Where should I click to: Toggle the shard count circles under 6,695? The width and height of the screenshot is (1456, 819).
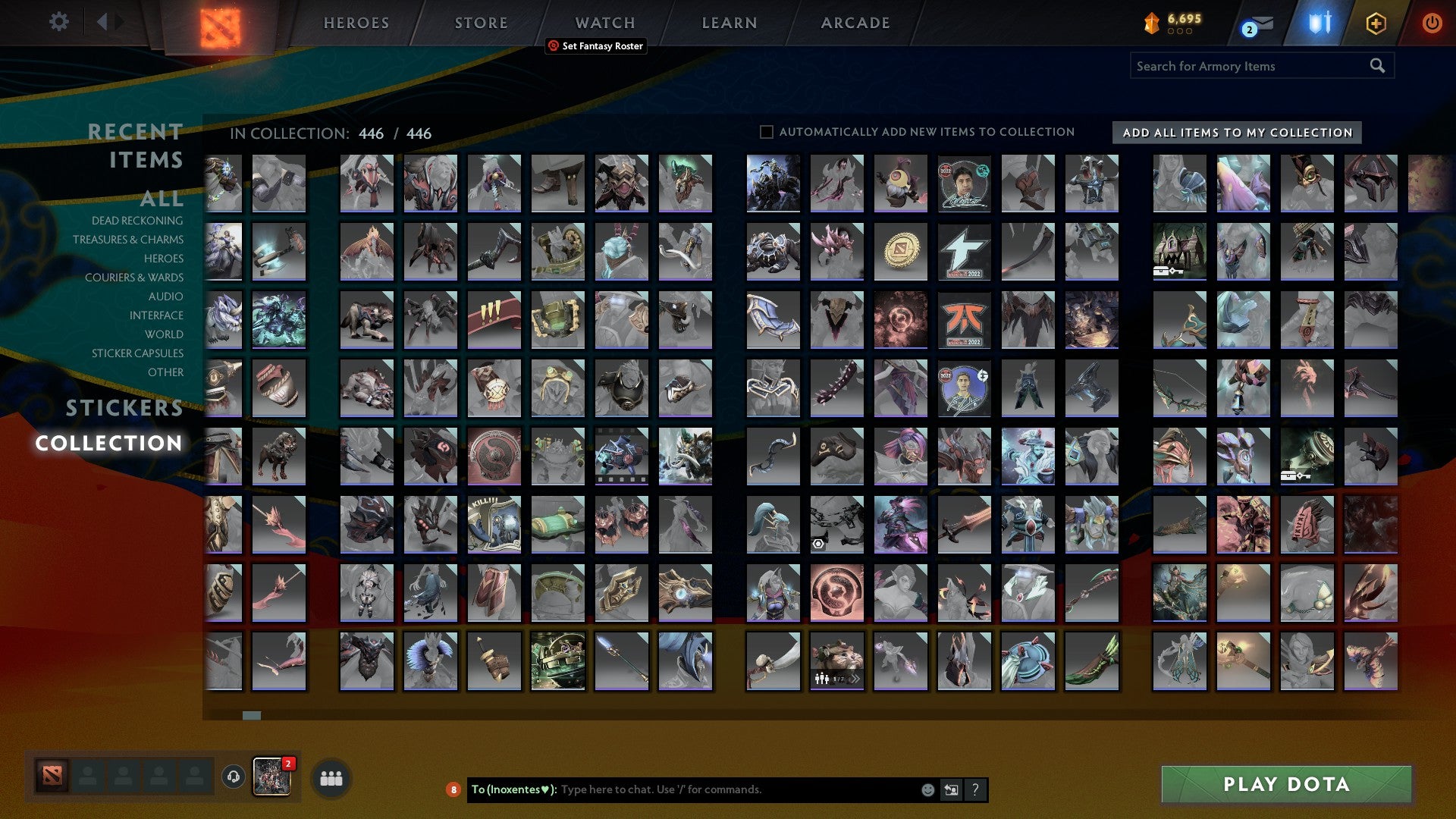coord(1180,33)
